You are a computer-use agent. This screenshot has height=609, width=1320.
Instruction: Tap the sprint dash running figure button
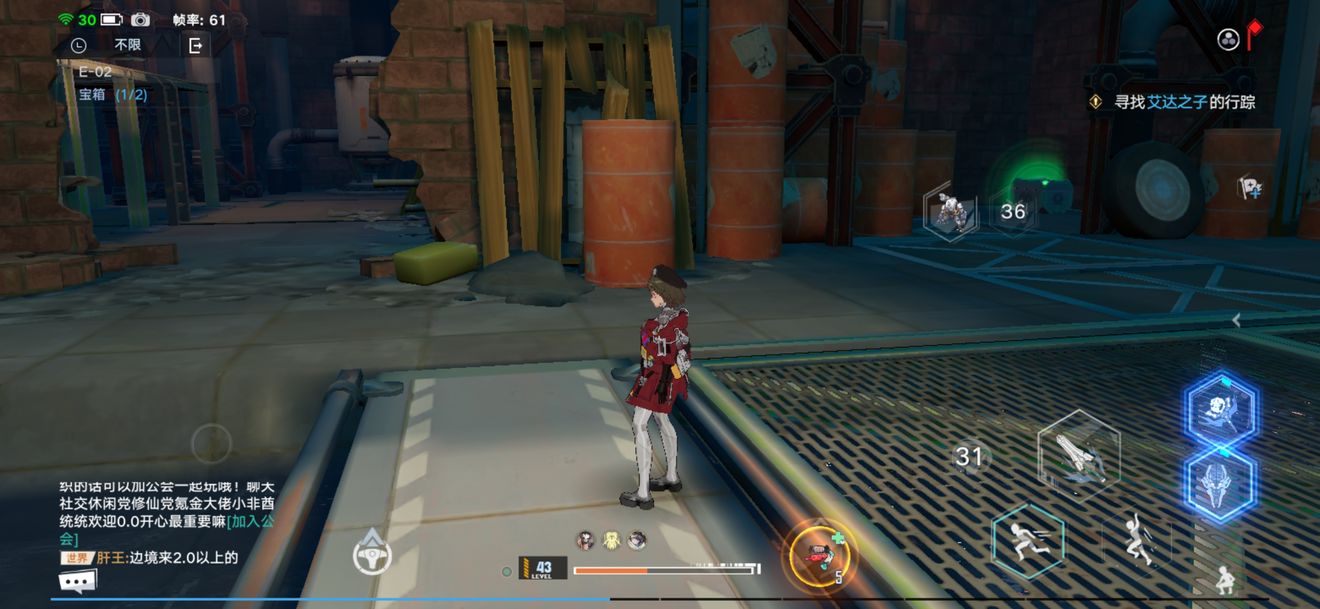click(x=1028, y=542)
